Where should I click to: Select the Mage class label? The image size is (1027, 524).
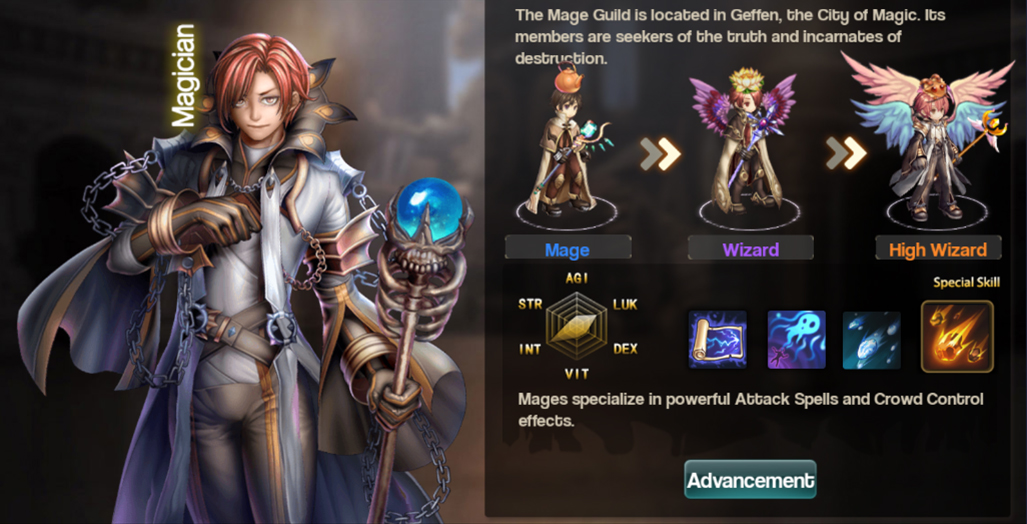pyautogui.click(x=567, y=249)
